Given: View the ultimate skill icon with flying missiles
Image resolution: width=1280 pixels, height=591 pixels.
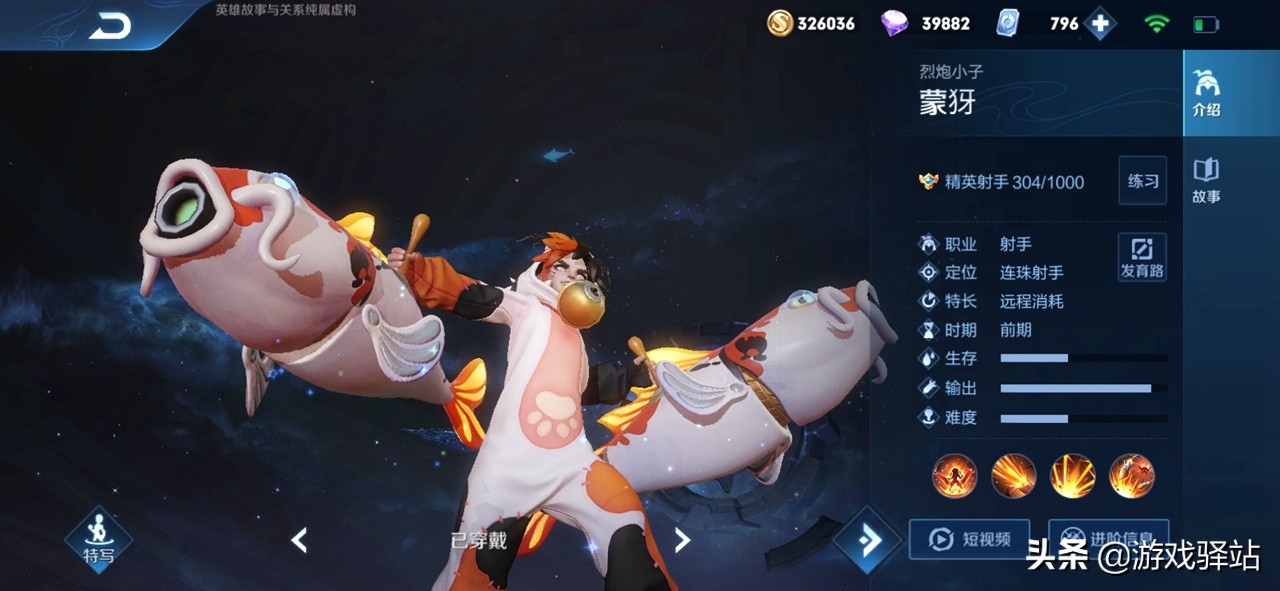Looking at the screenshot, I should 1131,476.
